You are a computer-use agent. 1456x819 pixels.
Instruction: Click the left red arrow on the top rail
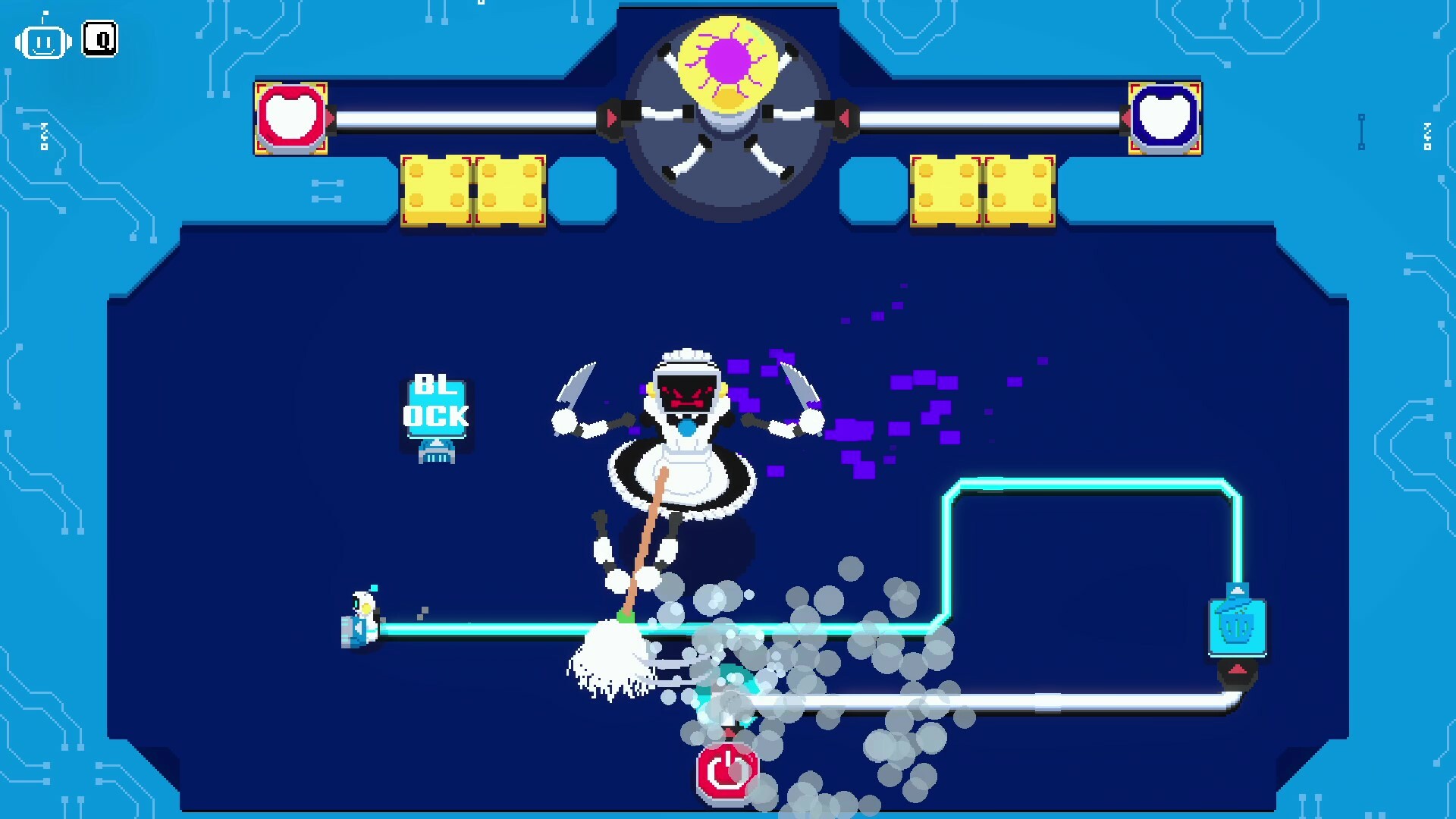(613, 118)
